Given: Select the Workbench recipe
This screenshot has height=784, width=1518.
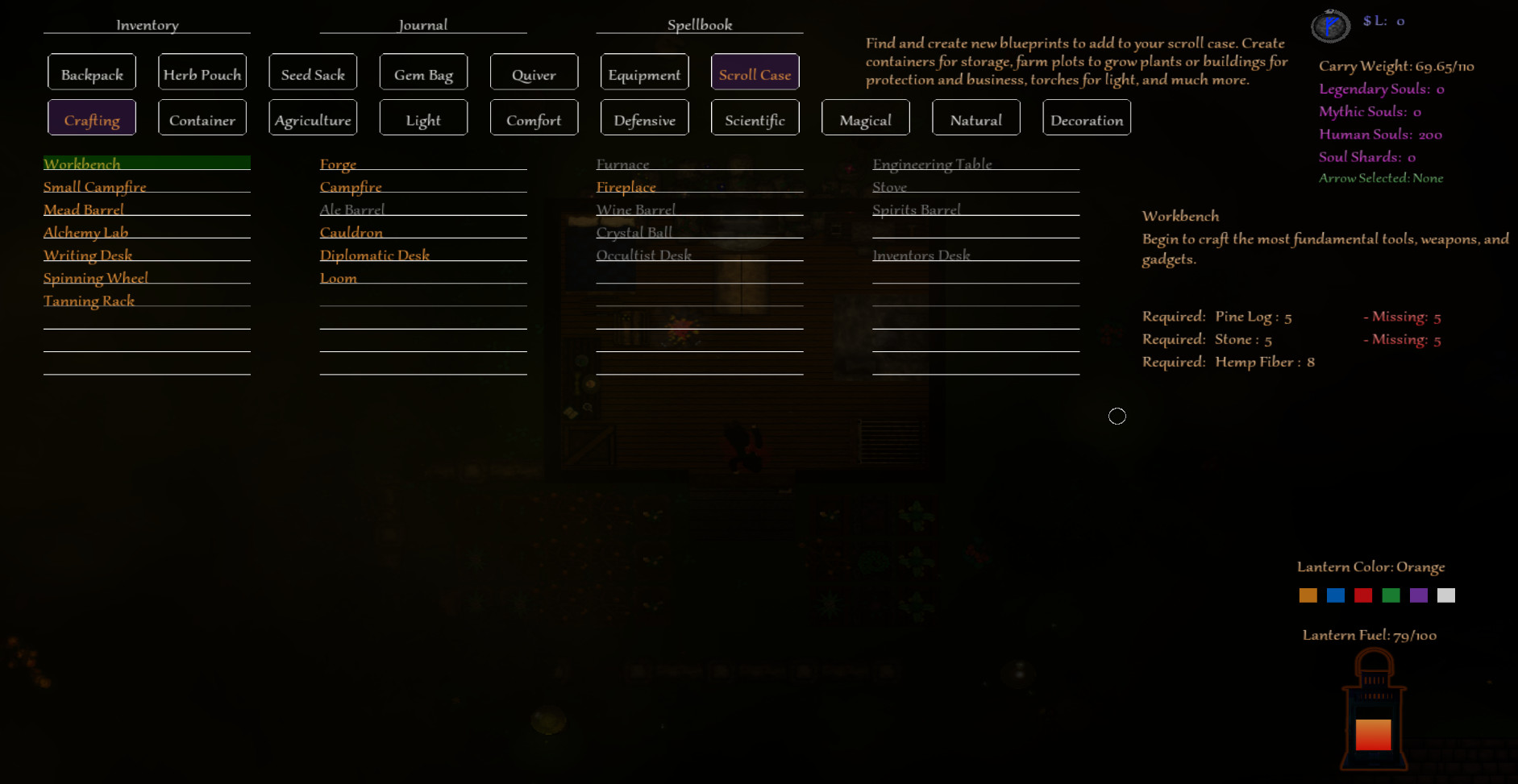Looking at the screenshot, I should coord(81,164).
